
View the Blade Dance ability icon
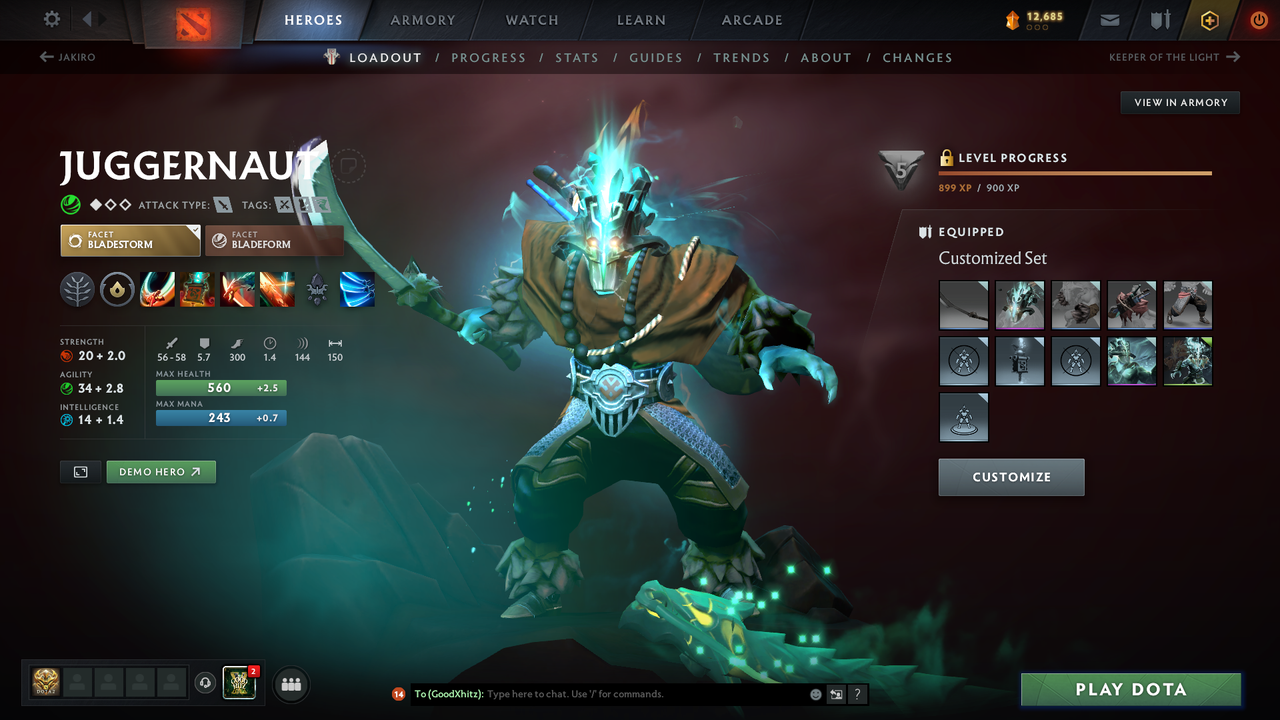pyautogui.click(x=237, y=290)
